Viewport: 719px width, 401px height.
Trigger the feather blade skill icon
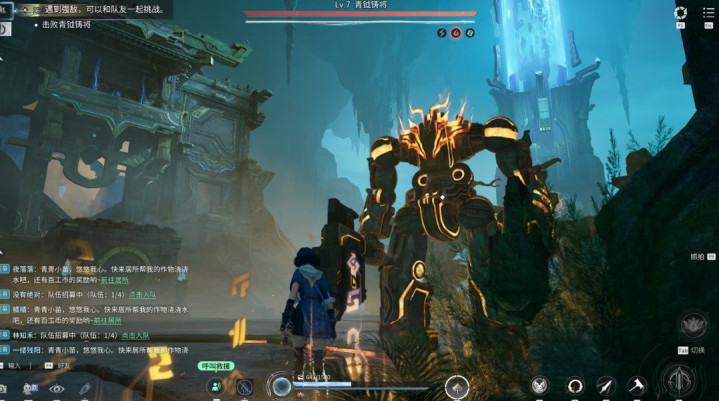(x=605, y=385)
